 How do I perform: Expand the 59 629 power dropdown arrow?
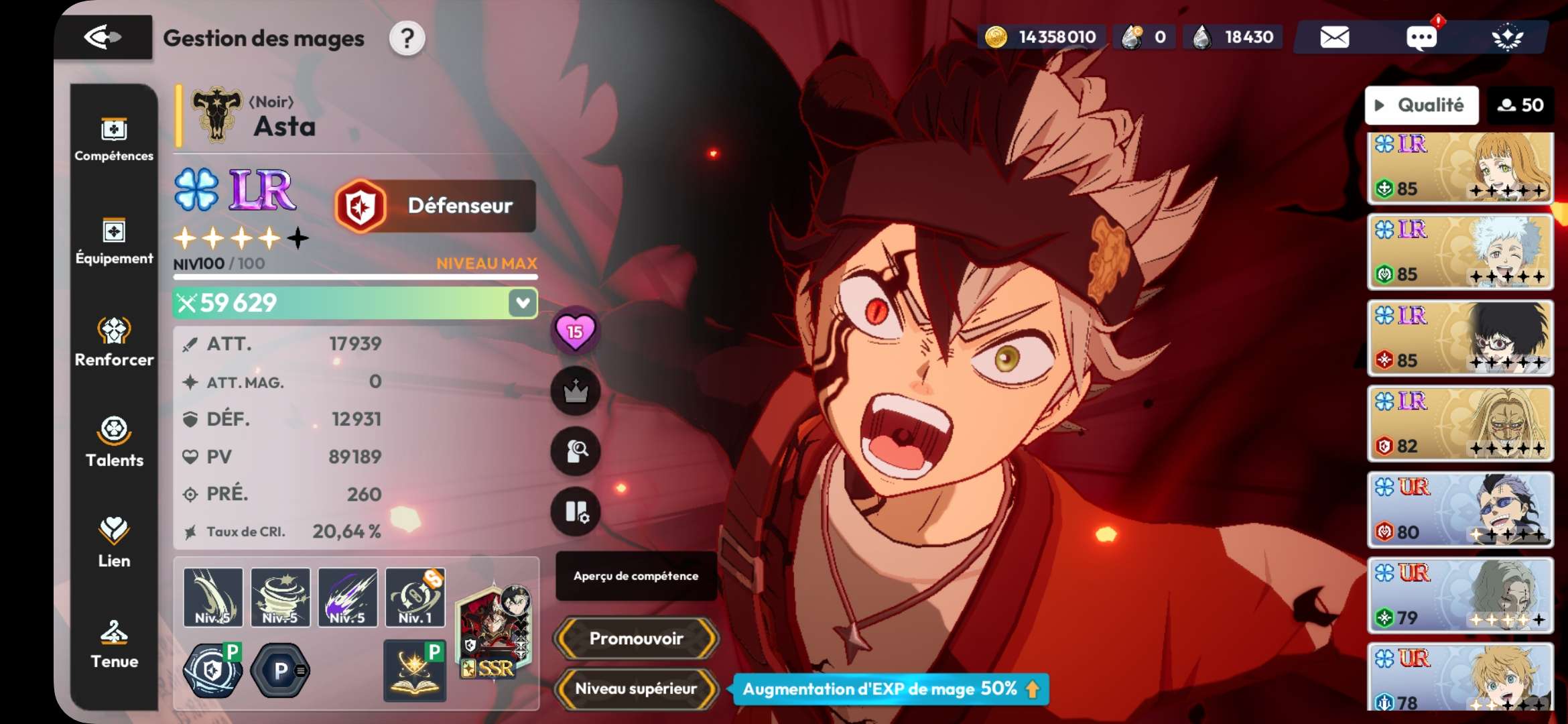523,303
